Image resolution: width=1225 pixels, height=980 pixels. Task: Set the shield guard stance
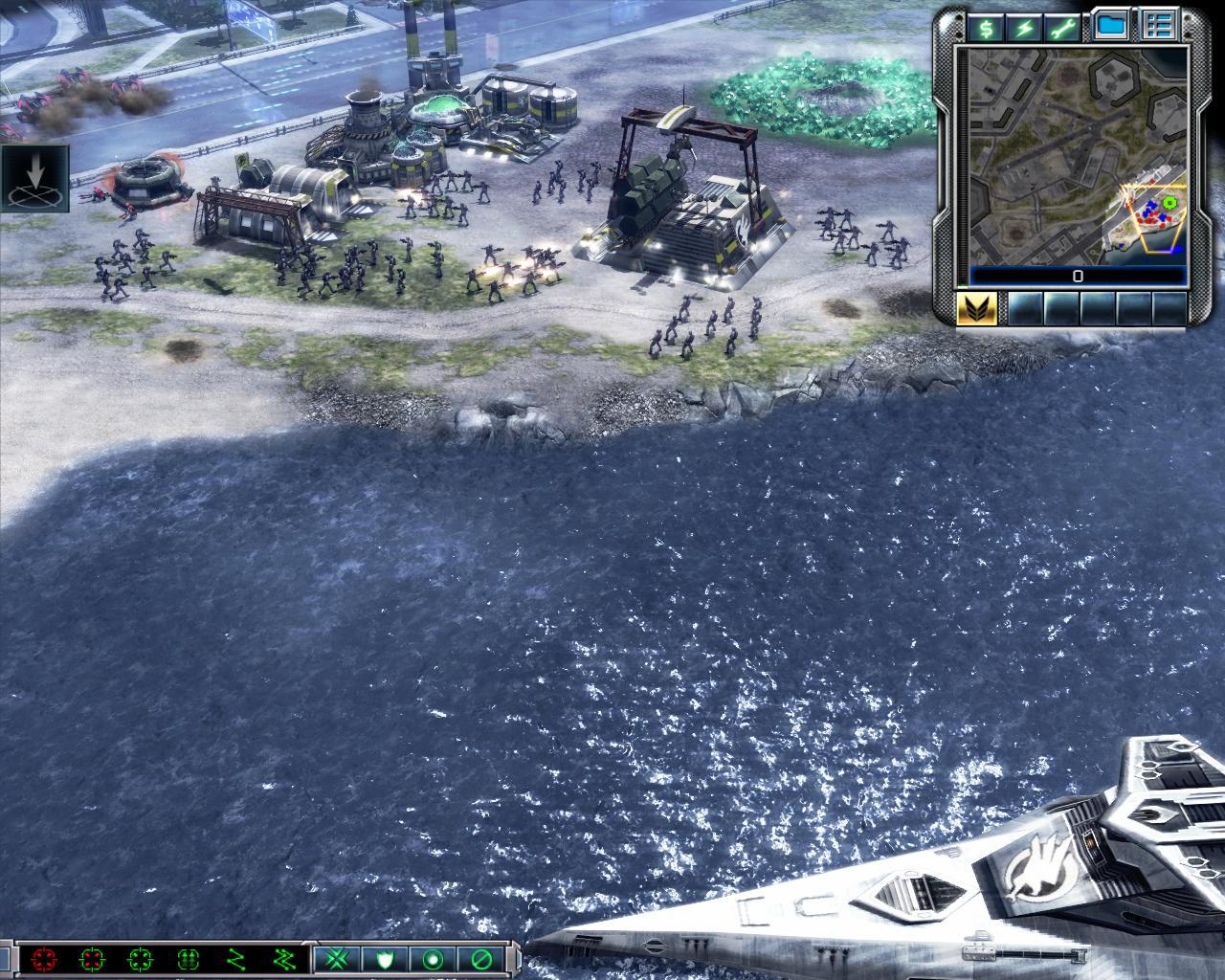point(385,958)
